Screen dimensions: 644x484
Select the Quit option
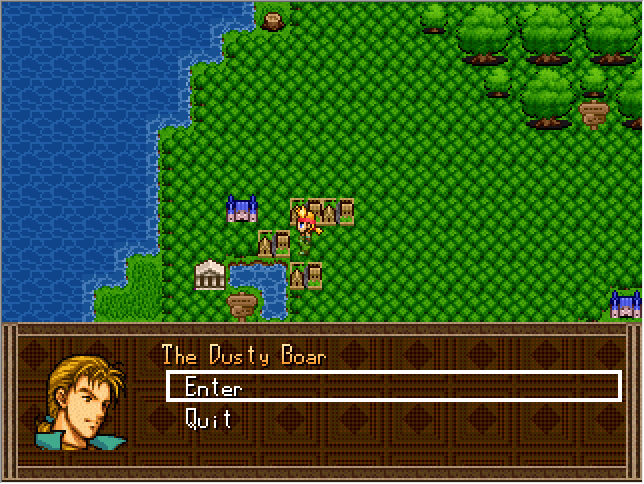pos(209,419)
